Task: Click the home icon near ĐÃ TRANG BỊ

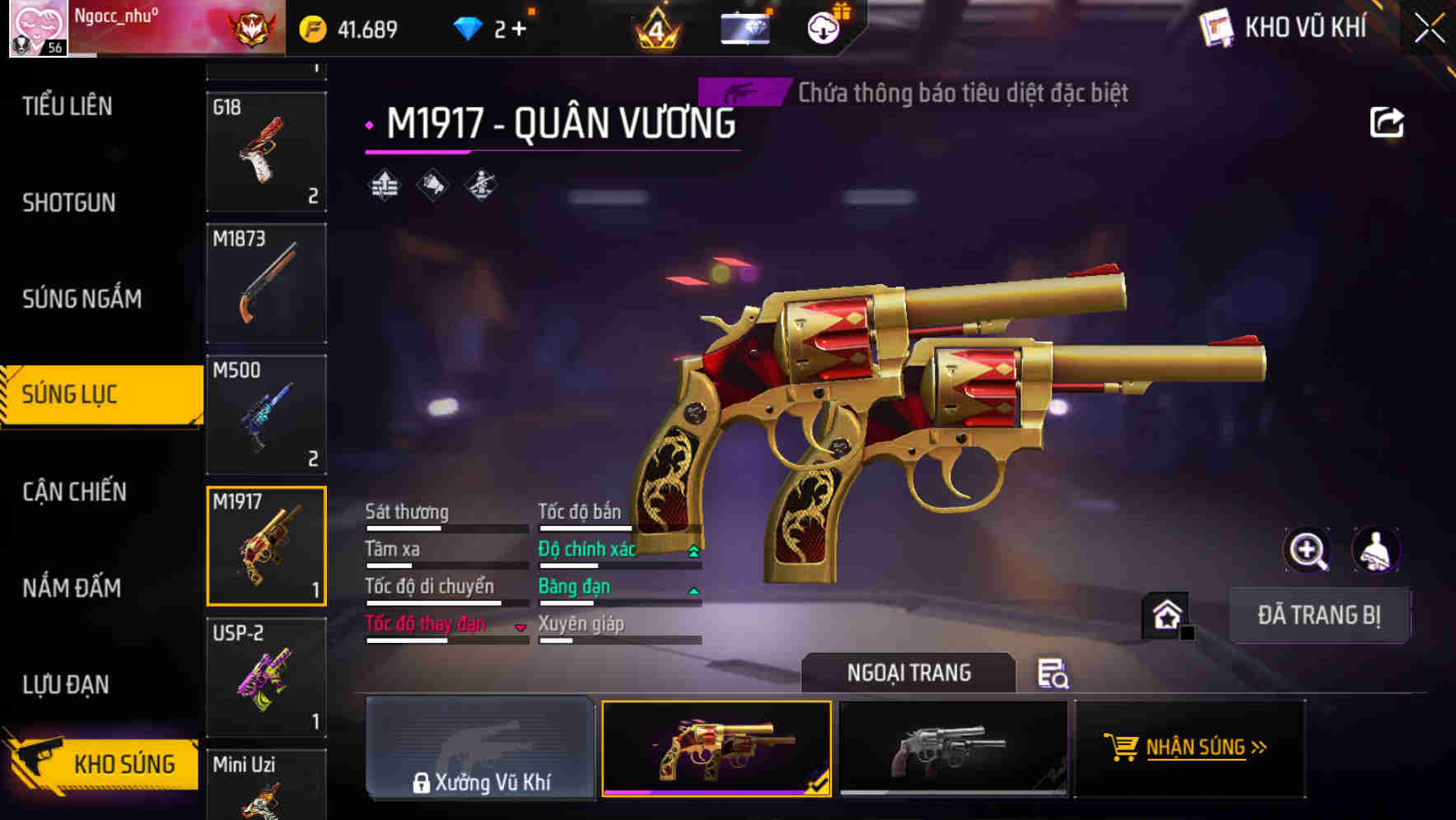Action: (1168, 614)
